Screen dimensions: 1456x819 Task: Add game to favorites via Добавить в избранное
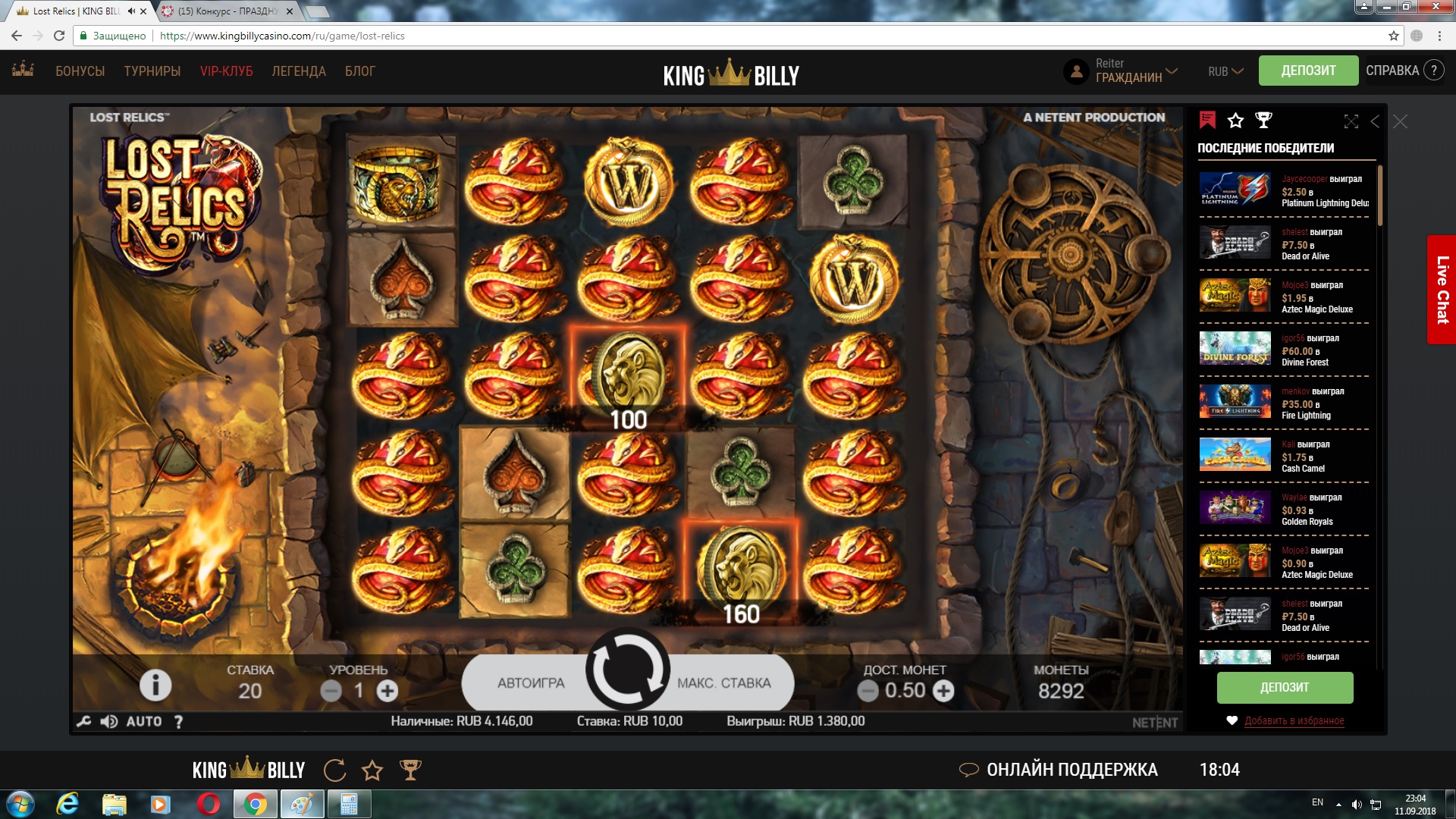pyautogui.click(x=1294, y=720)
